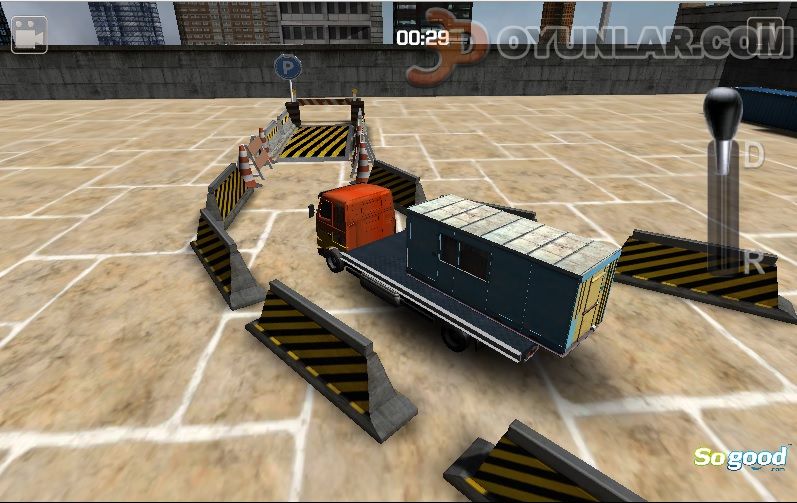The width and height of the screenshot is (797, 503).
Task: Open the Sogood logo link
Action: tap(741, 458)
